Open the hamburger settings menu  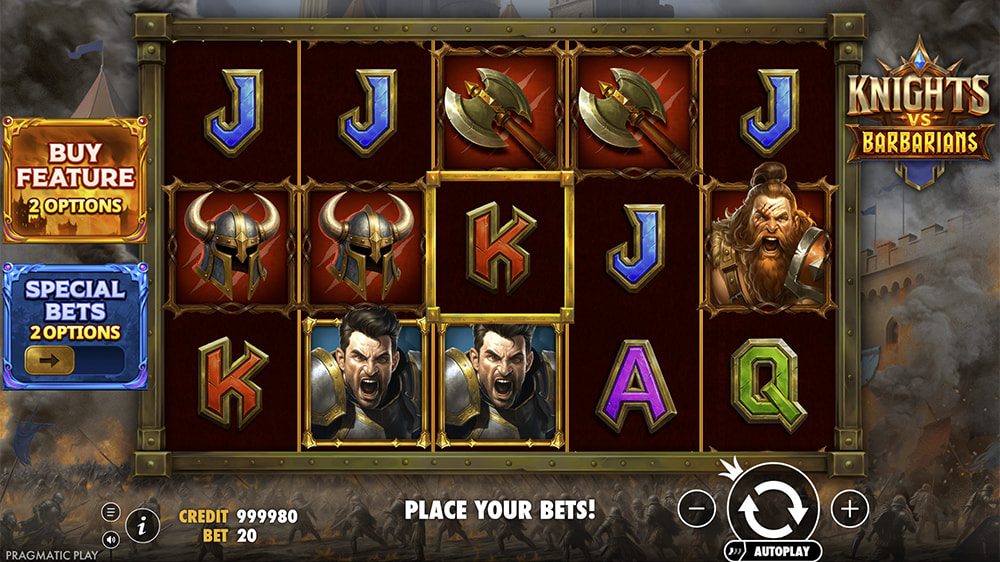111,513
